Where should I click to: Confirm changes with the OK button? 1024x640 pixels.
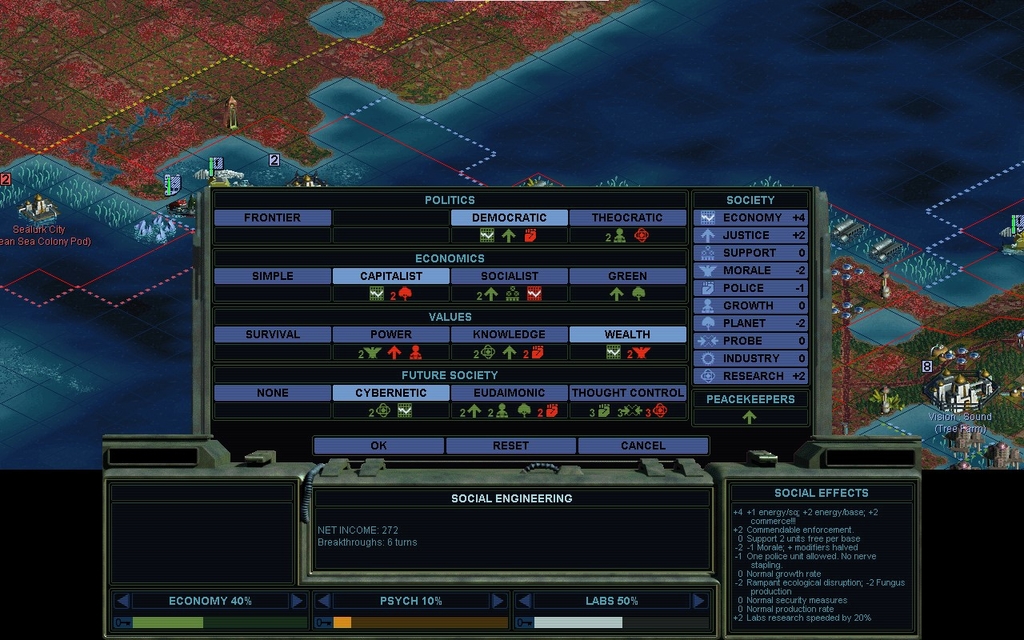tap(378, 446)
